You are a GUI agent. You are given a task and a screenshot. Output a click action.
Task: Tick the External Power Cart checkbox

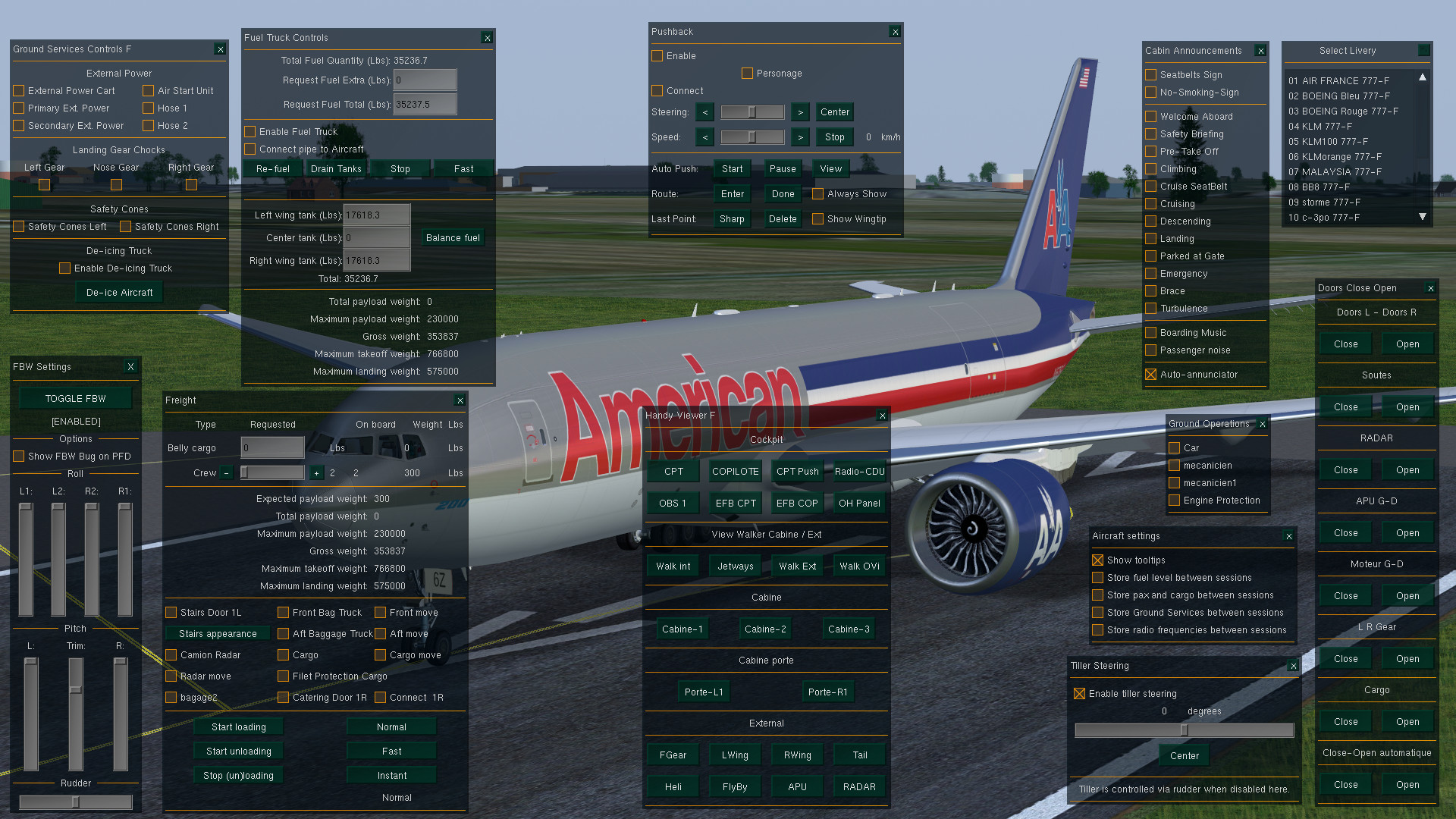pyautogui.click(x=19, y=91)
